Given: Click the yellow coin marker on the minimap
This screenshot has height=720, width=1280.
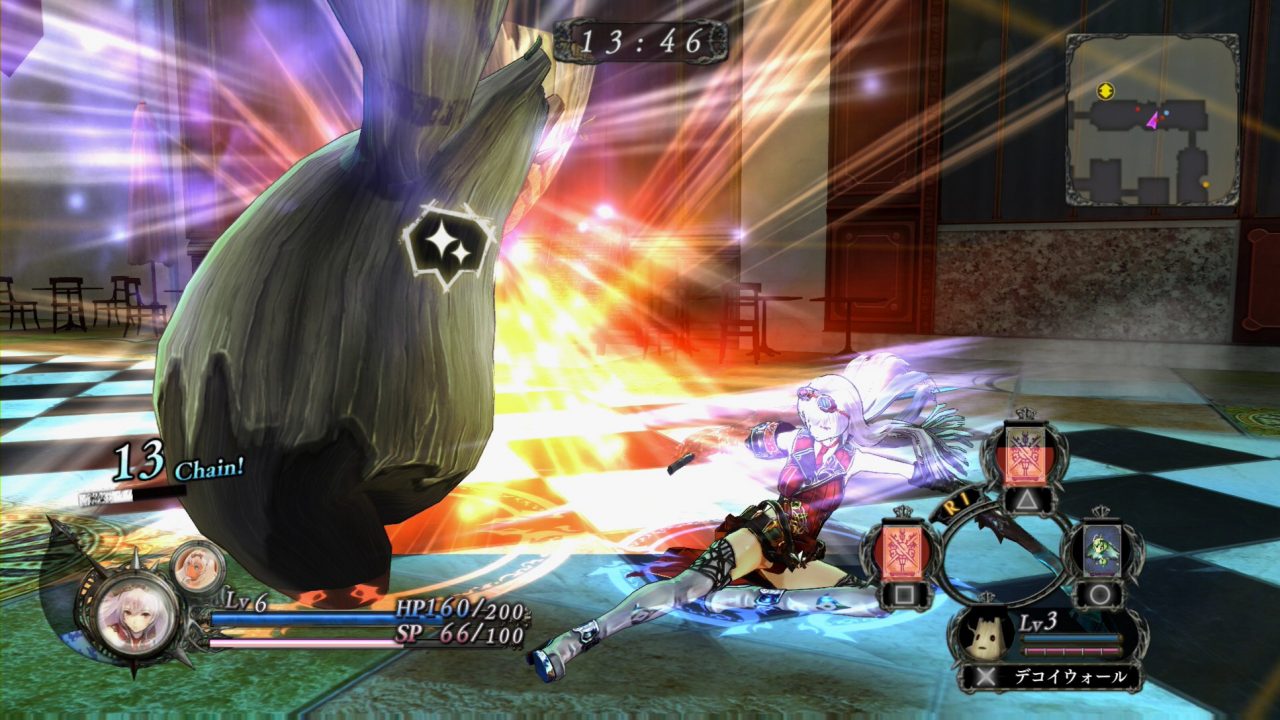Looking at the screenshot, I should [1106, 88].
